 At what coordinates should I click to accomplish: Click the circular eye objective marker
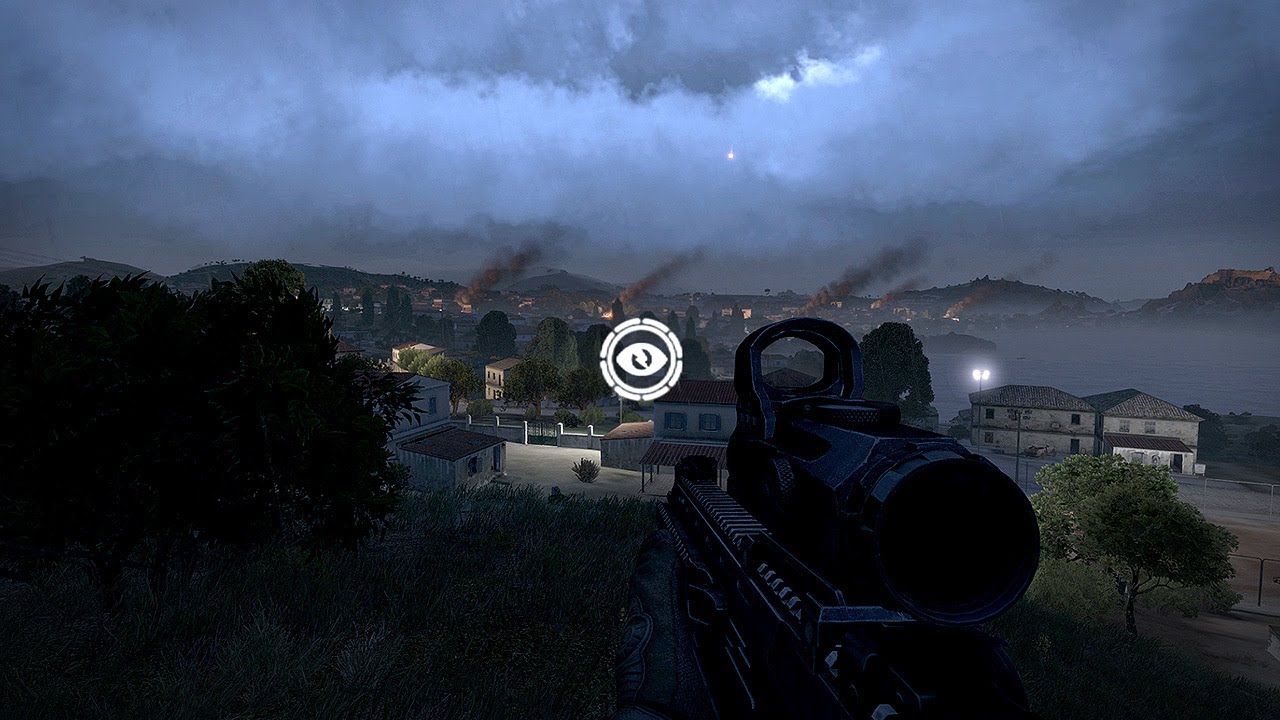pyautogui.click(x=641, y=359)
